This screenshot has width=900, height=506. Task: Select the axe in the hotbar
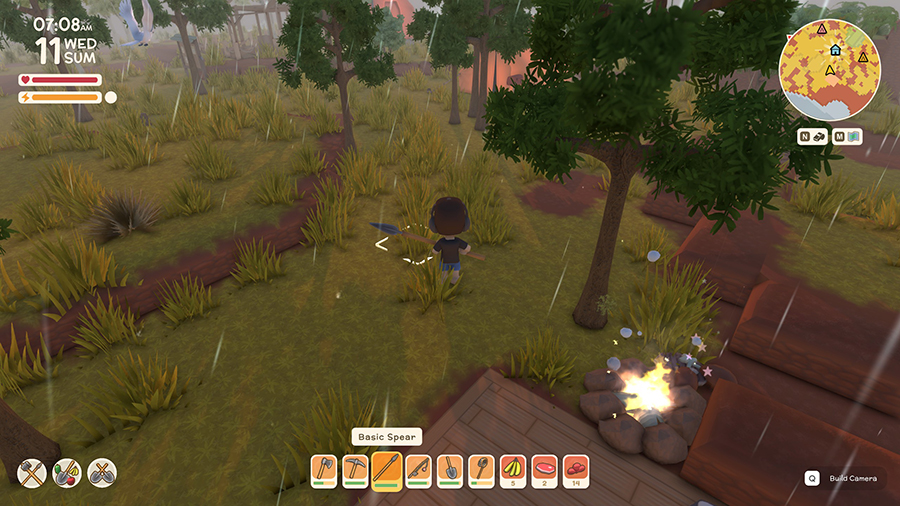324,469
